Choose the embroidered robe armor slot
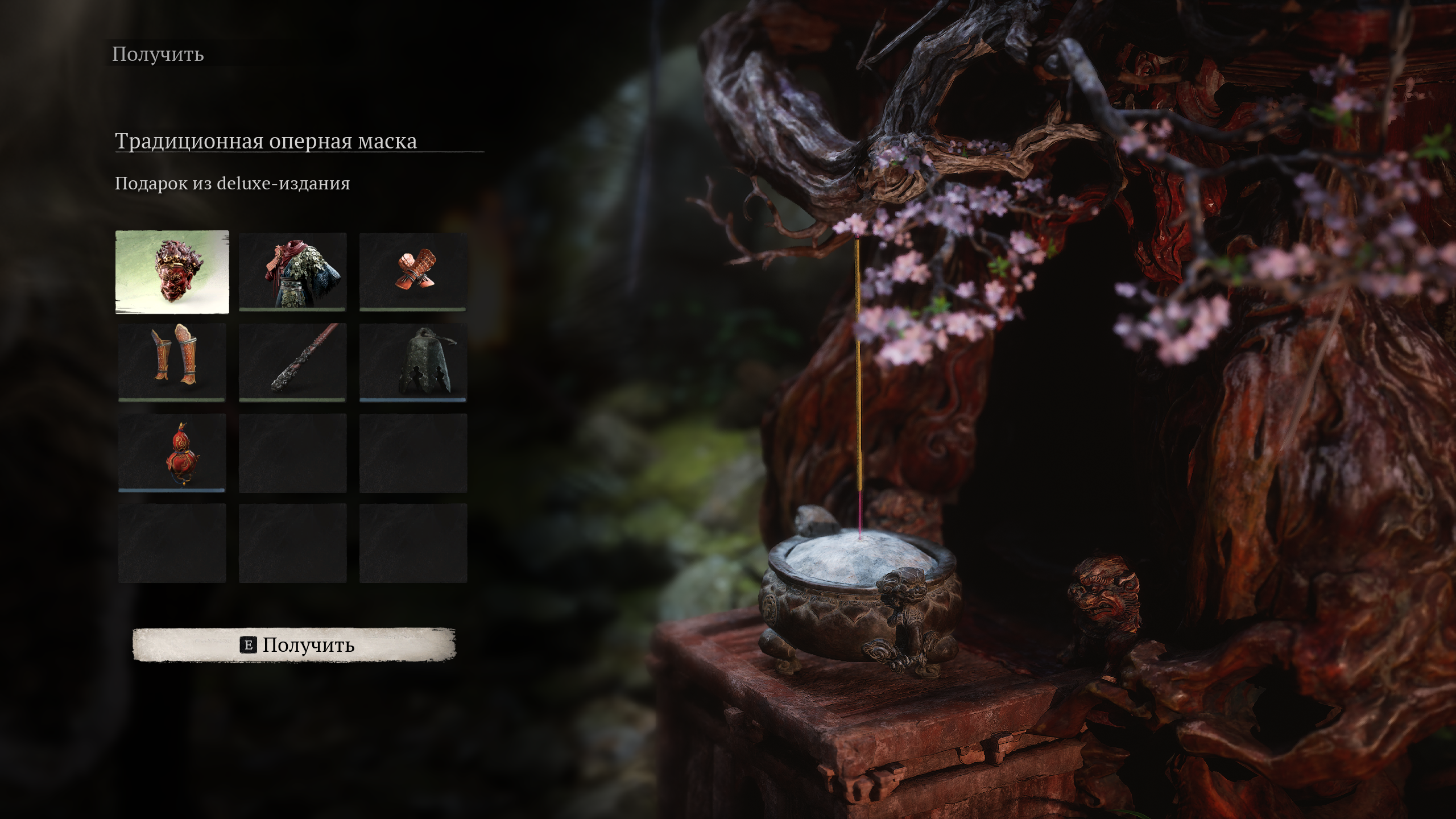The image size is (1456, 819). click(292, 272)
